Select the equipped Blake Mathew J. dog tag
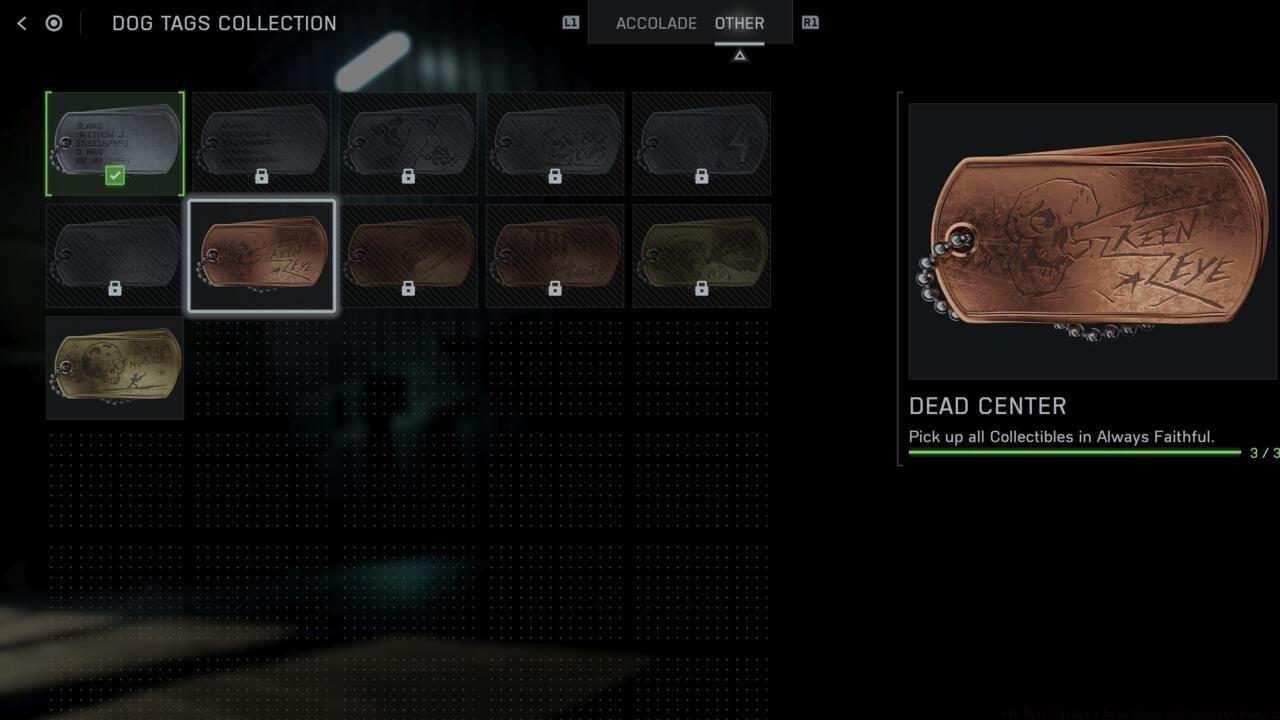Screen dimensions: 1280x720 (115, 143)
